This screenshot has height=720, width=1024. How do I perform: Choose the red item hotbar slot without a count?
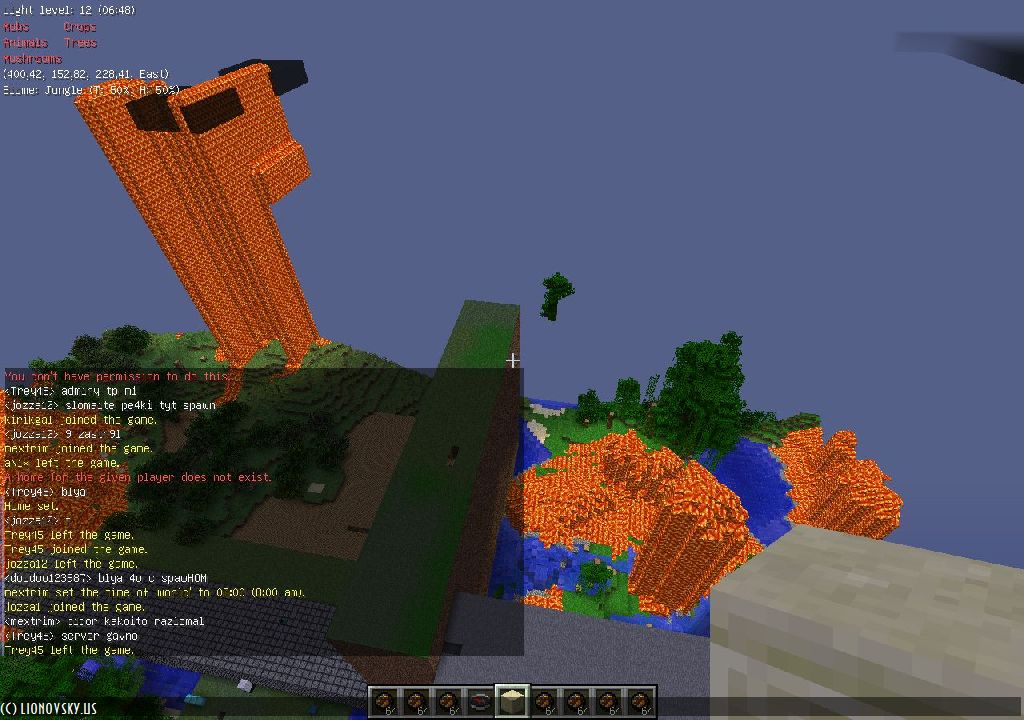pyautogui.click(x=480, y=701)
